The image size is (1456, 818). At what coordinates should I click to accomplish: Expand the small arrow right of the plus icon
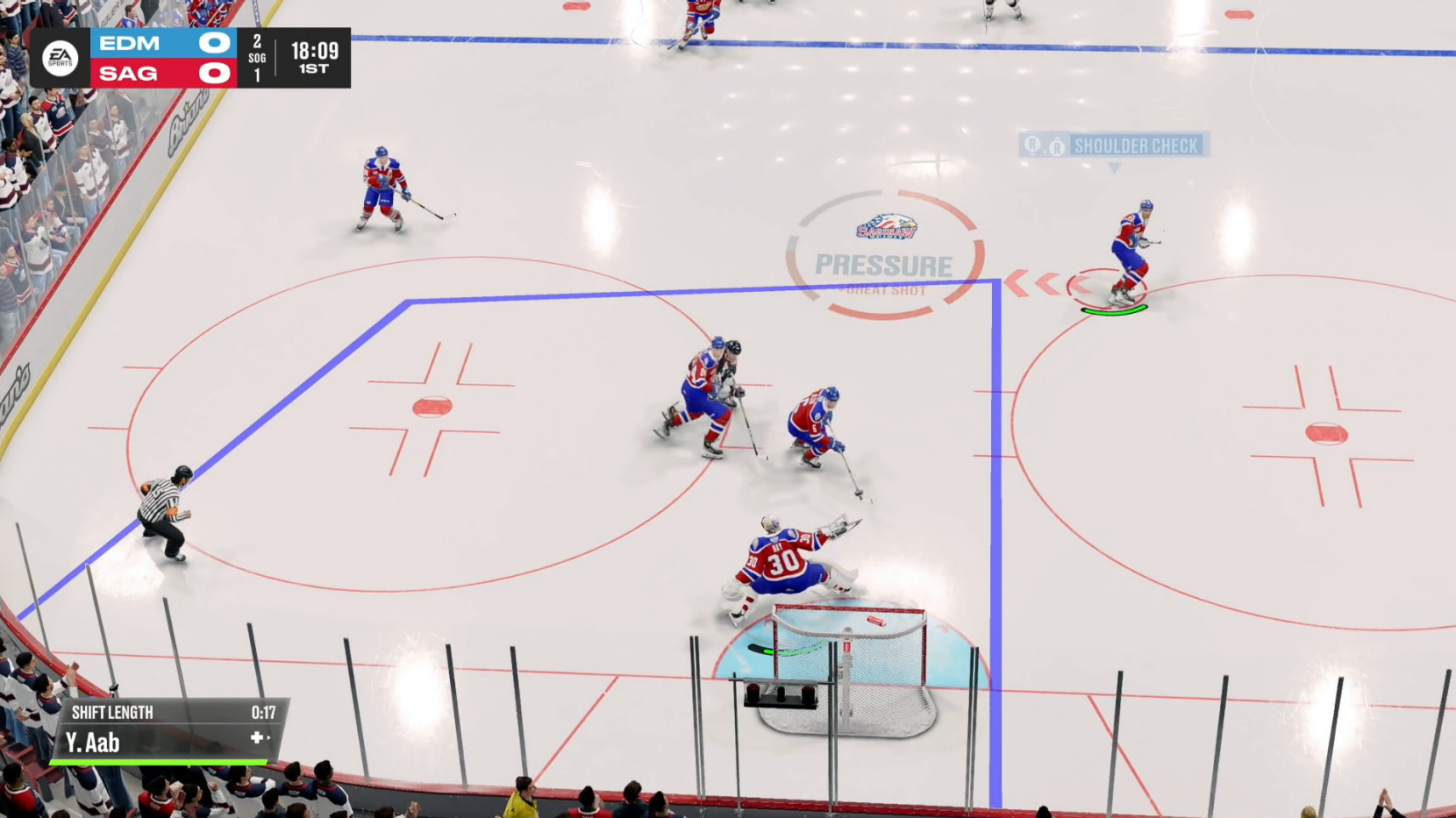tap(269, 737)
